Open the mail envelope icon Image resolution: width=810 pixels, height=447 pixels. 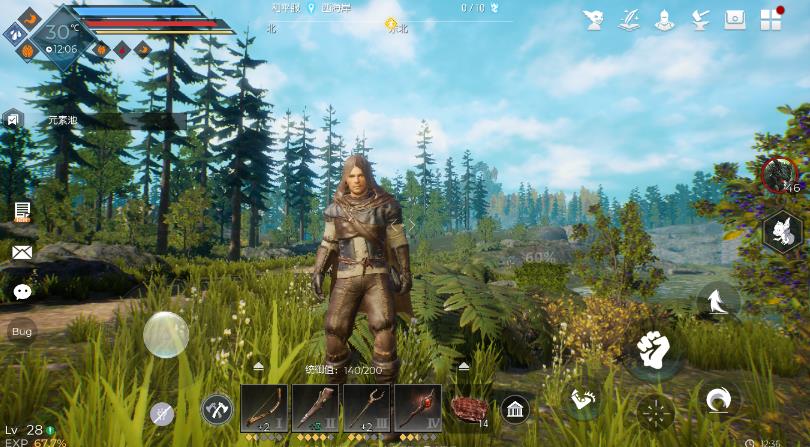point(22,252)
